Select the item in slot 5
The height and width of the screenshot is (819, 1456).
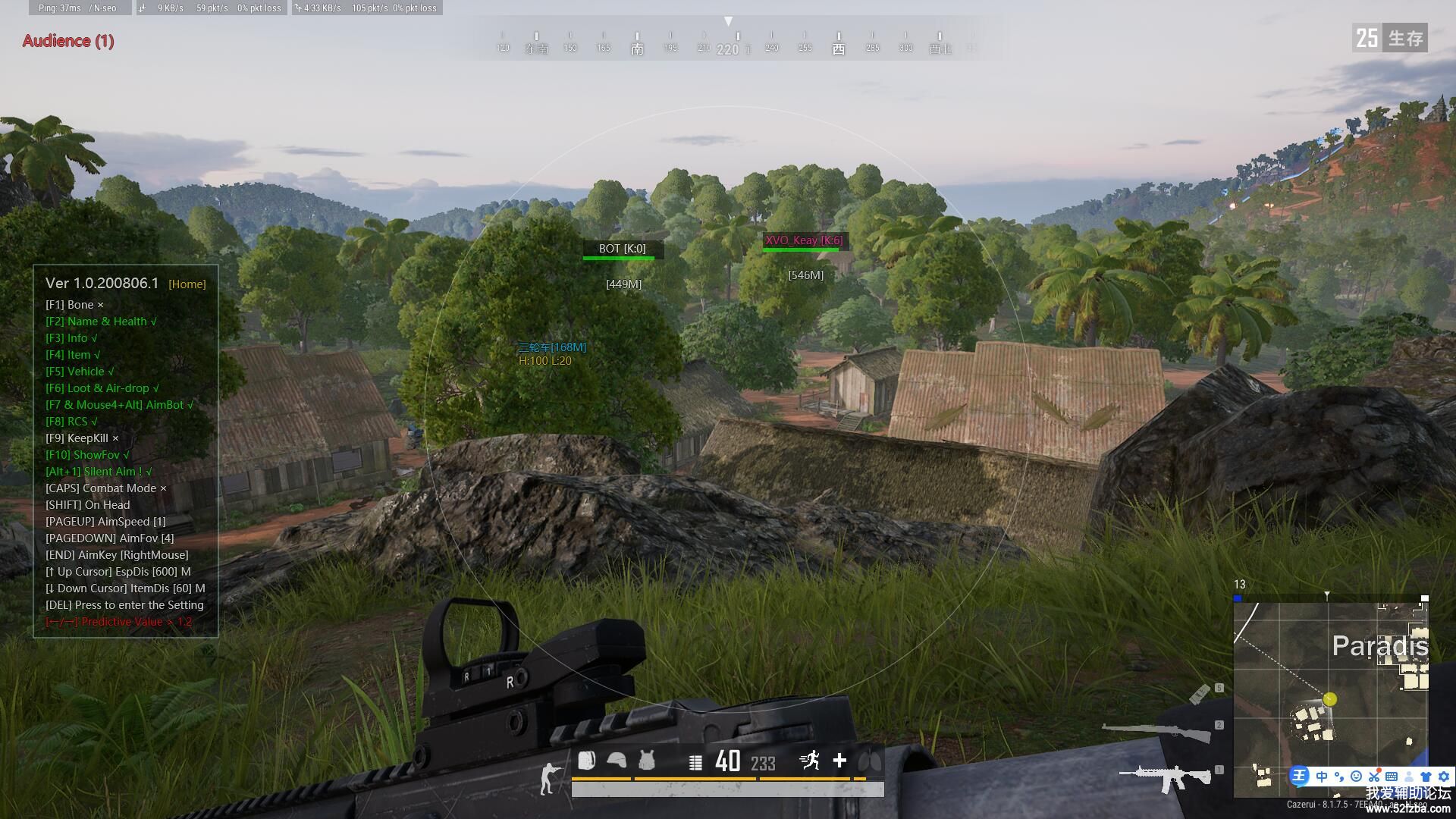point(1200,693)
